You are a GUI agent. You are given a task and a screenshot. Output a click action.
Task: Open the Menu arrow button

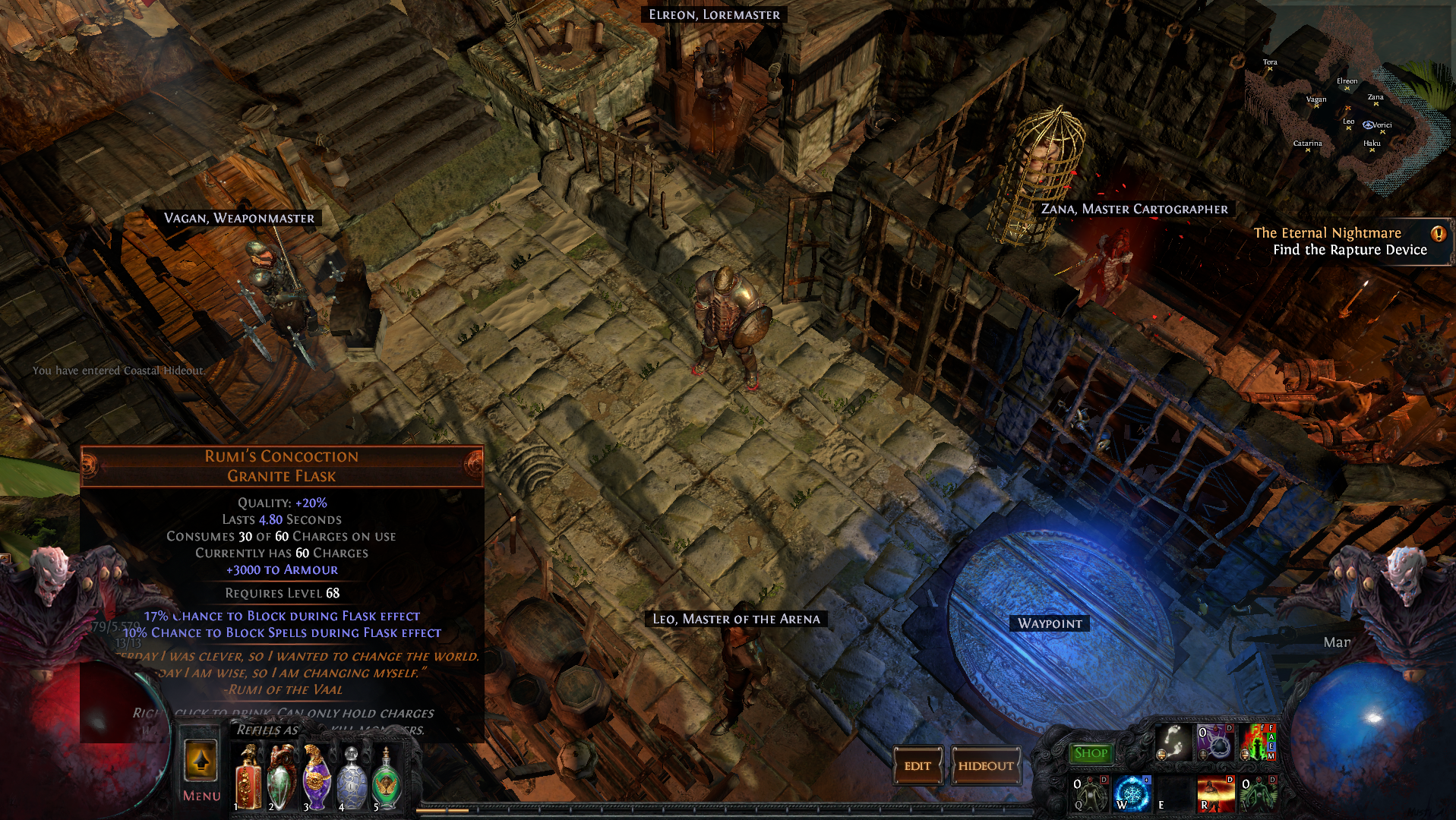click(x=201, y=762)
